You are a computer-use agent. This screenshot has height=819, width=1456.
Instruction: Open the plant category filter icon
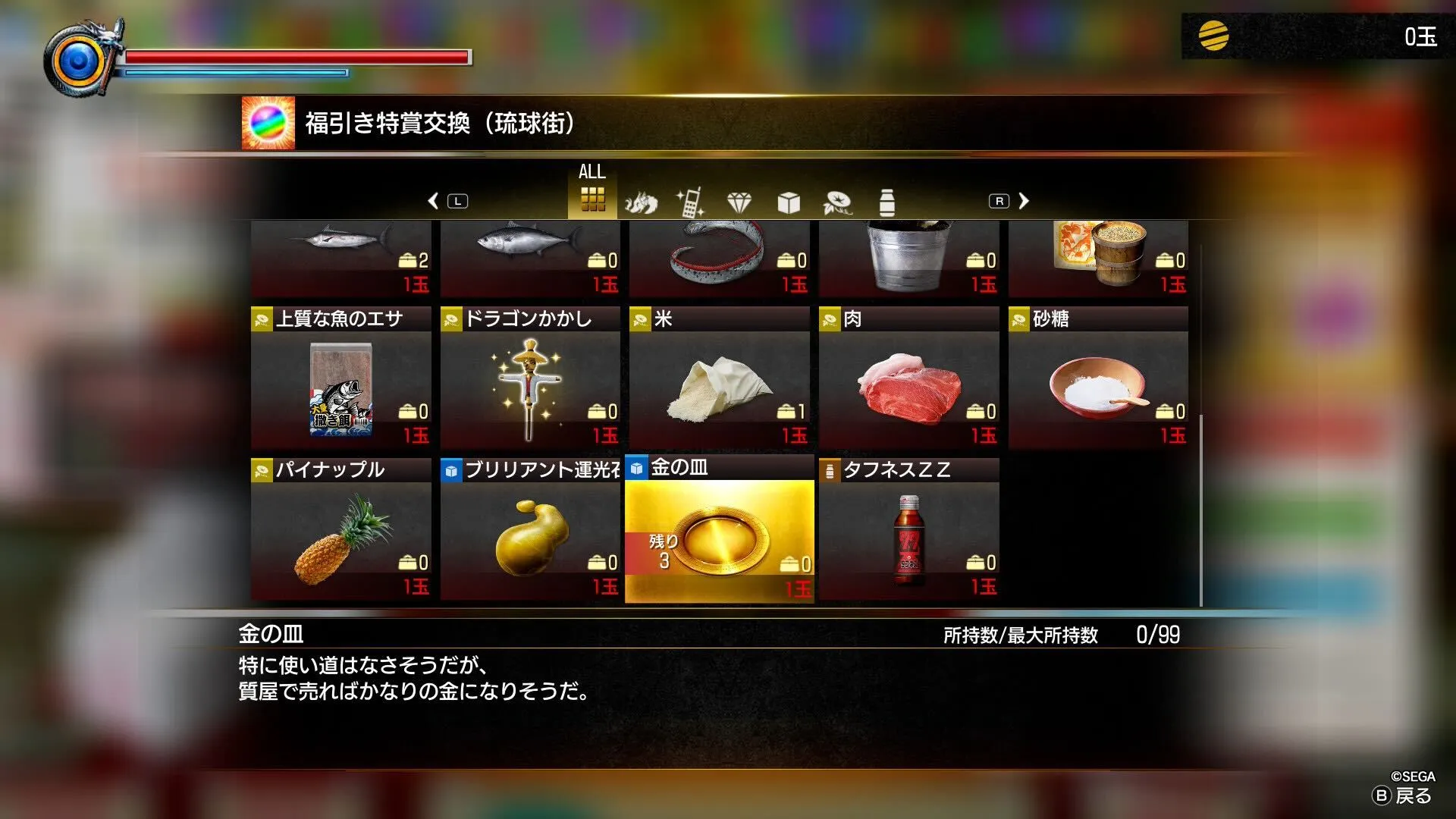pos(836,201)
